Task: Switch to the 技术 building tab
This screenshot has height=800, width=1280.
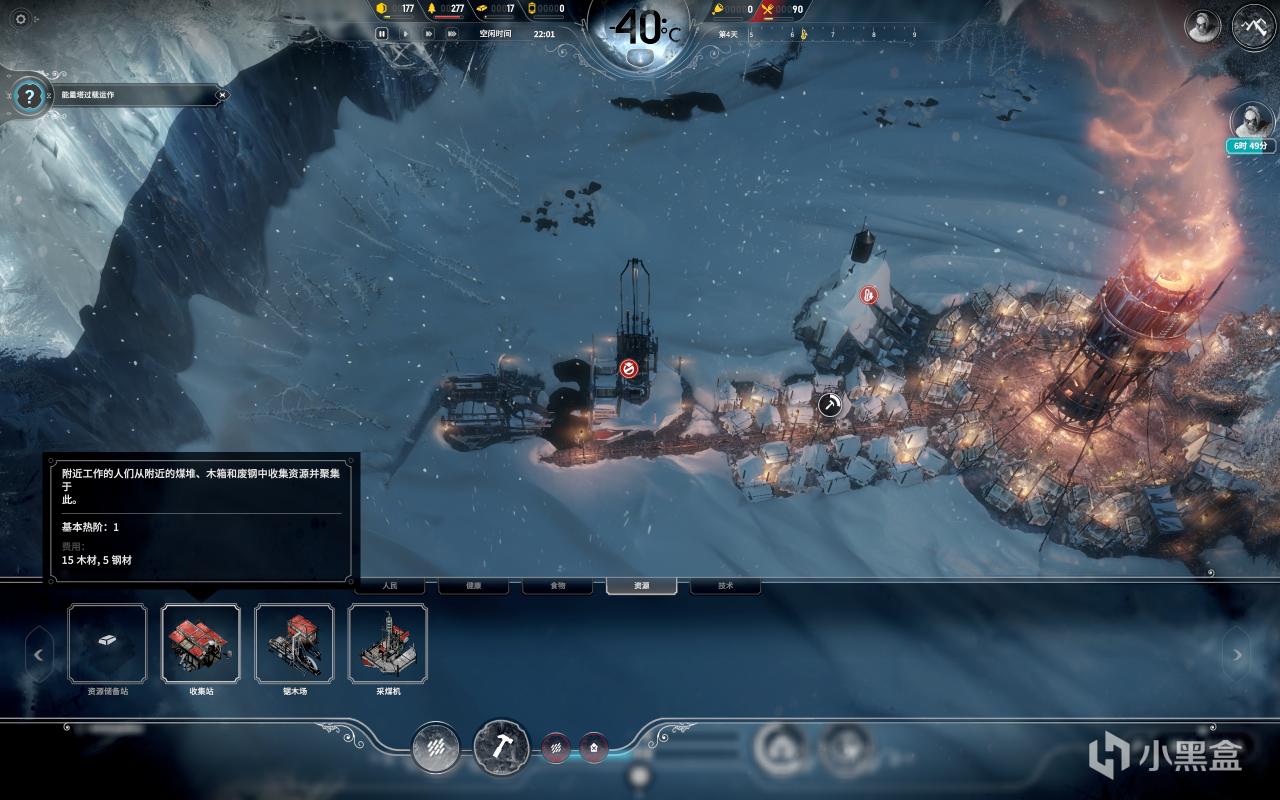Action: tap(725, 586)
